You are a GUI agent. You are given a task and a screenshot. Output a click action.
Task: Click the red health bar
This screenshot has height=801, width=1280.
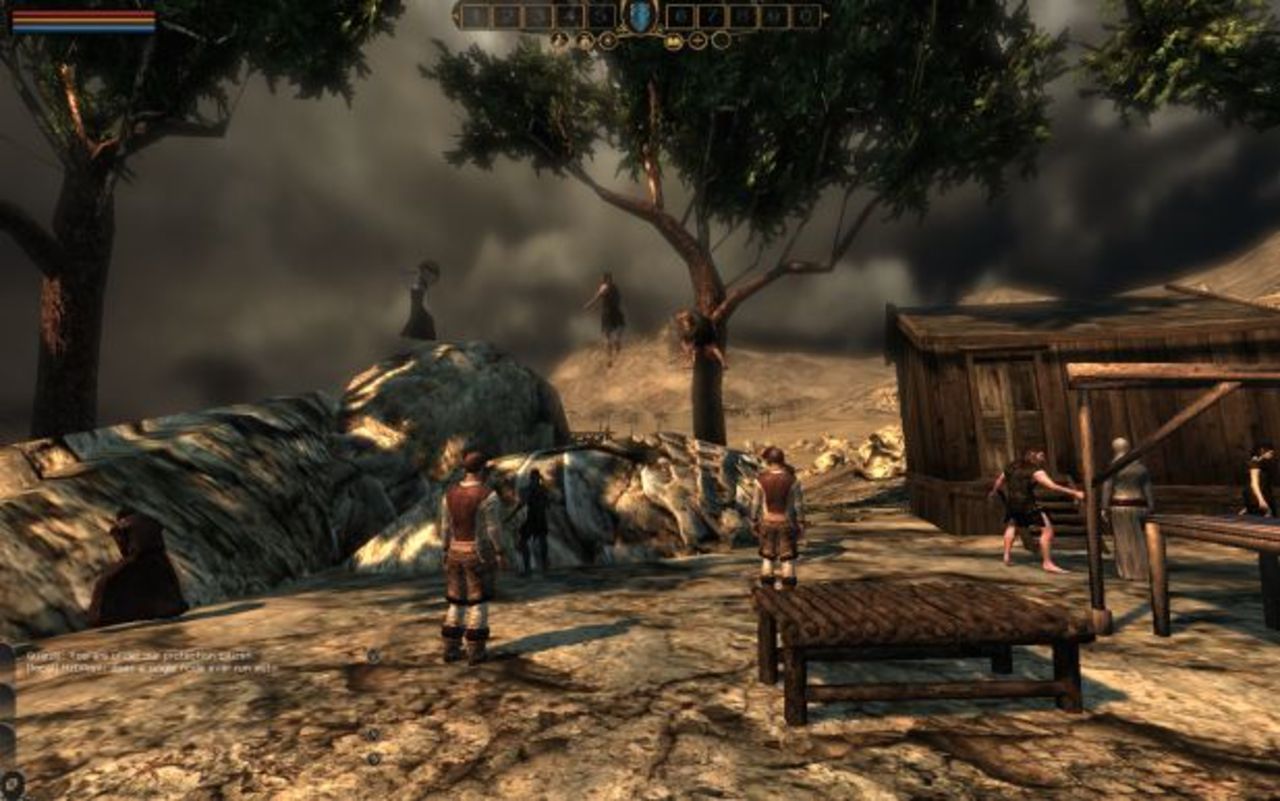[x=85, y=14]
